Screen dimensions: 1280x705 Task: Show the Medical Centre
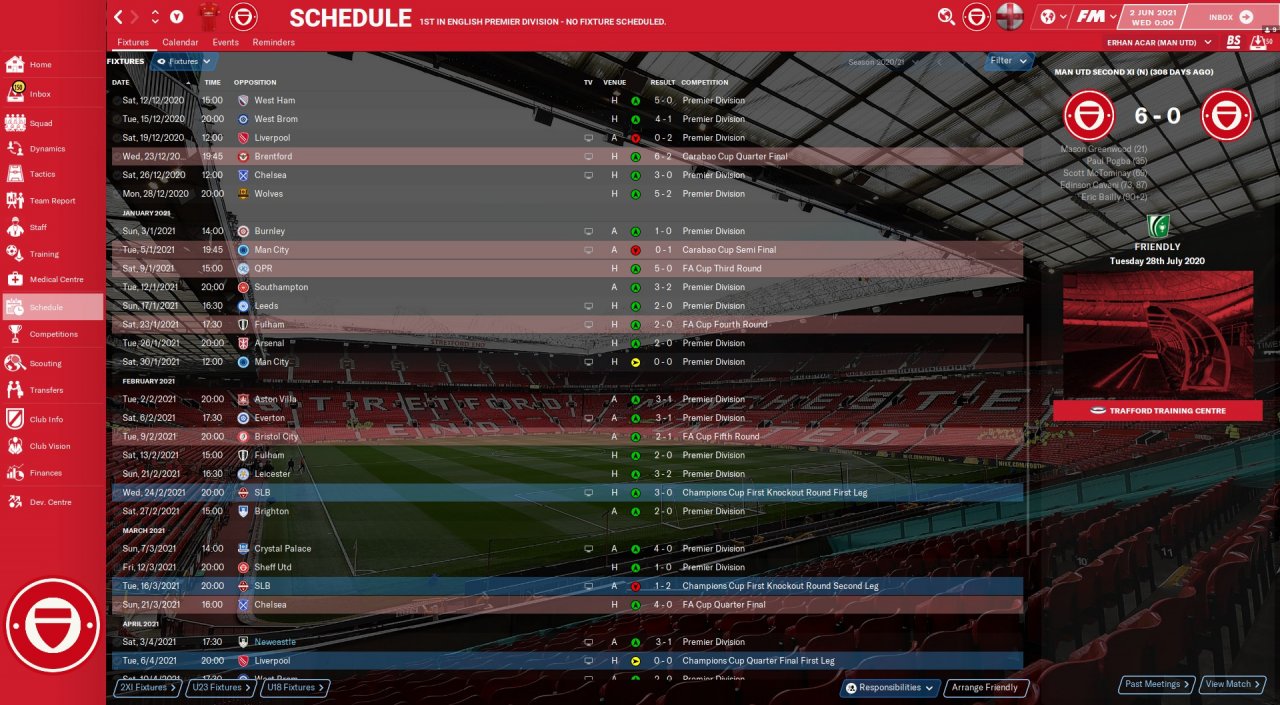pyautogui.click(x=56, y=280)
